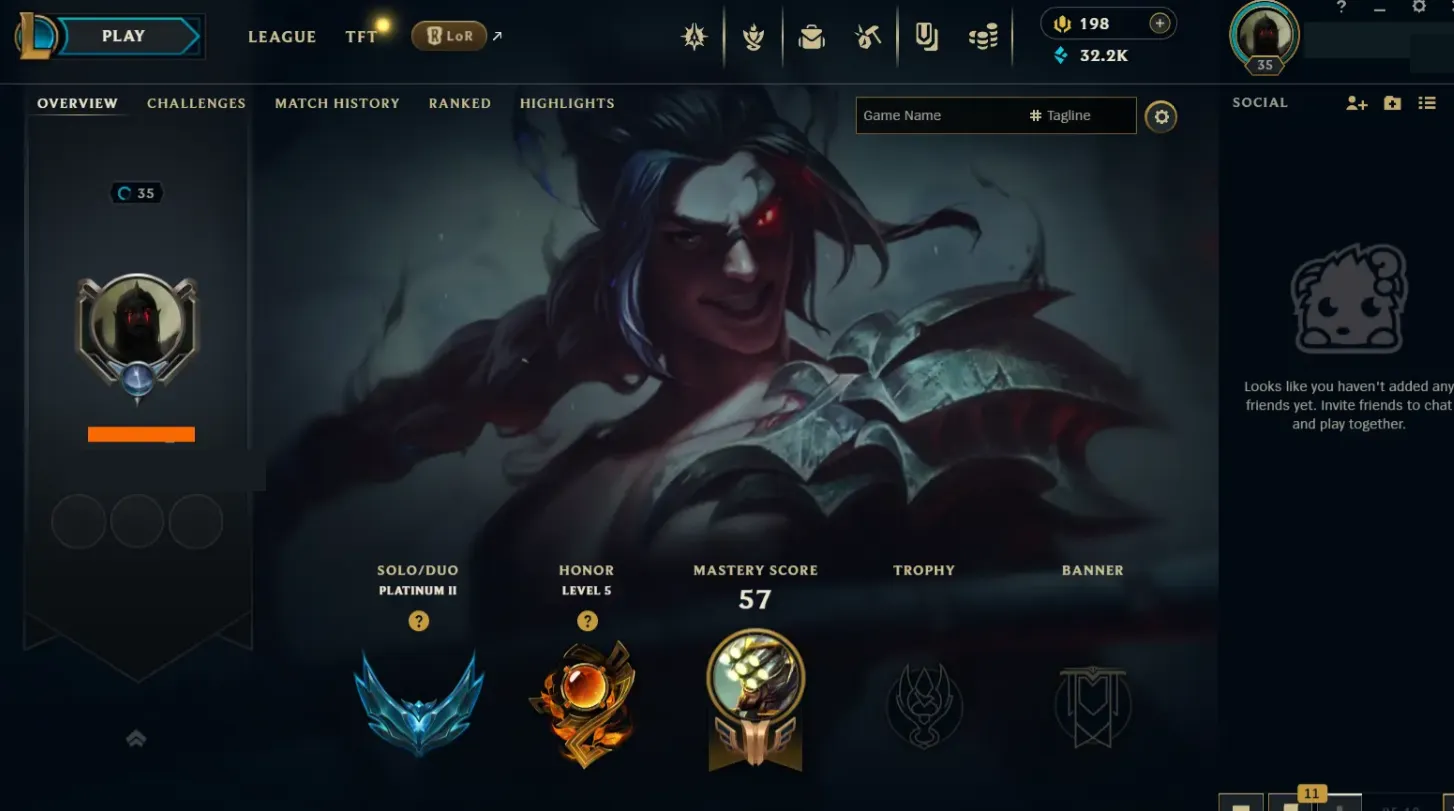
Task: Toggle the Honor Level 5 help tooltip
Action: tap(587, 621)
